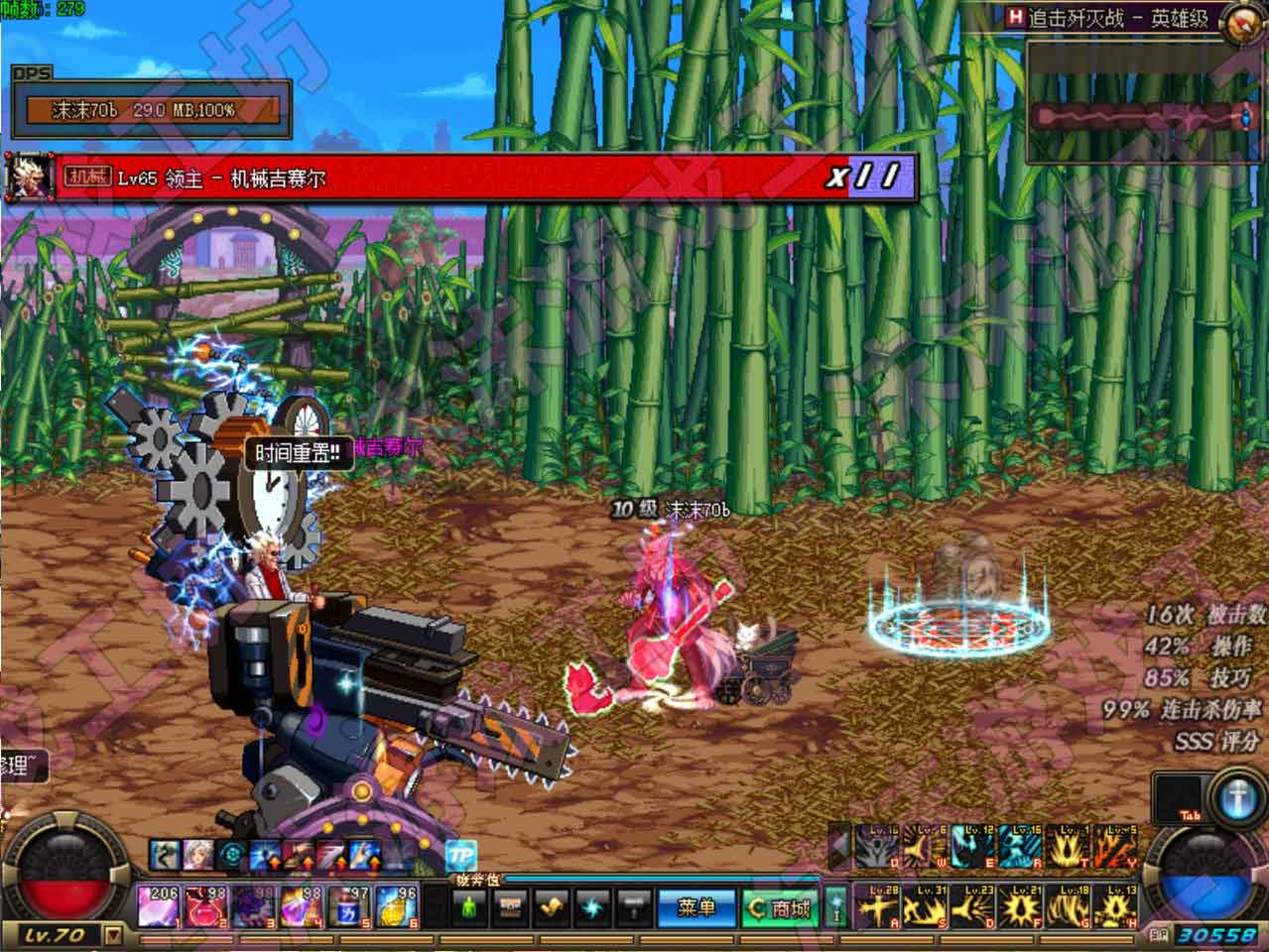Activate the Lv.28 skill on key A
This screenshot has height=952, width=1269.
[877, 906]
